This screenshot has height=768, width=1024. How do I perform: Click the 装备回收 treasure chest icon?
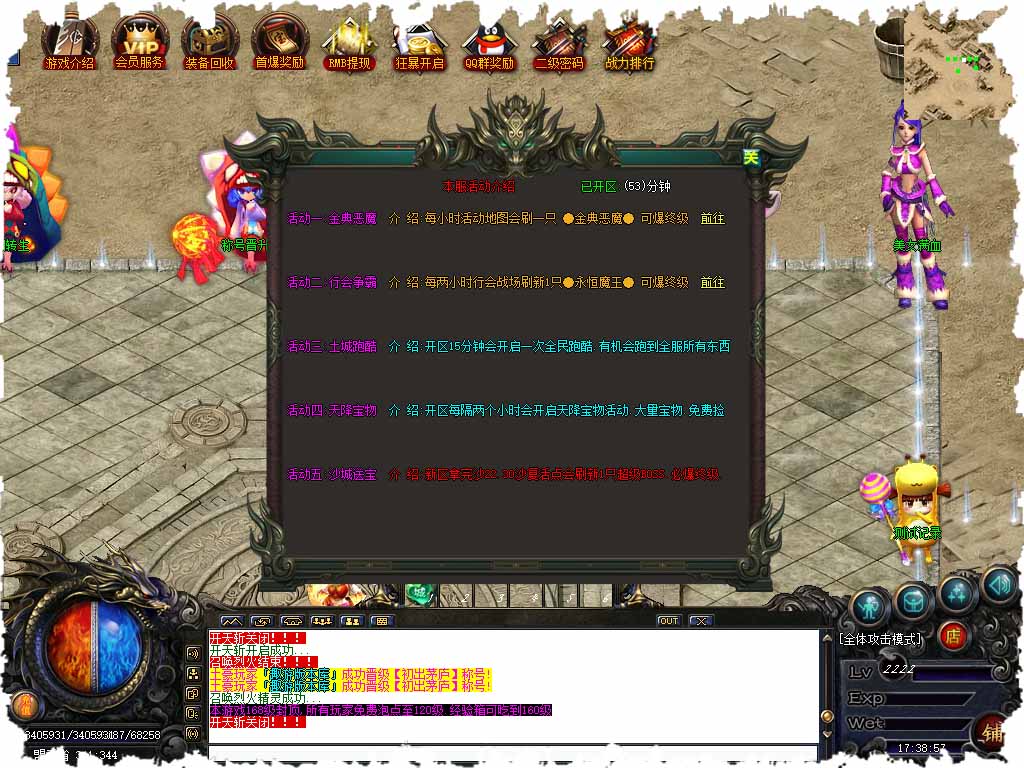click(x=209, y=43)
